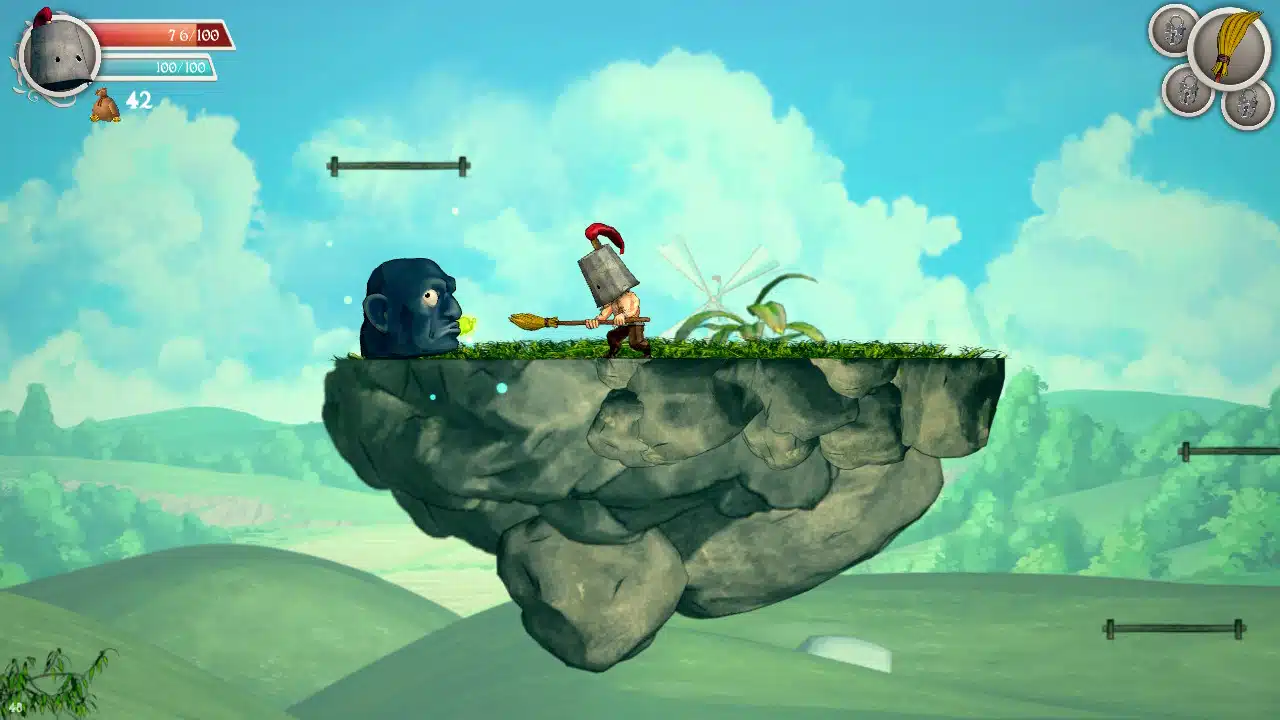Click the bucket-helmet character portrait

point(58,54)
